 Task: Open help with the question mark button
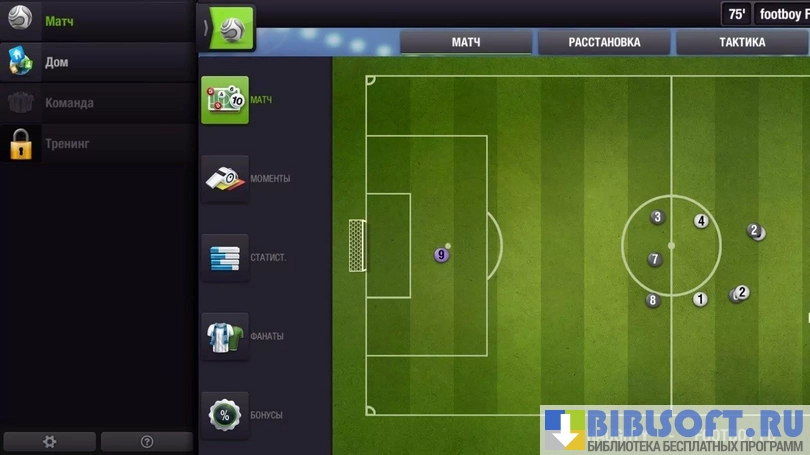click(x=146, y=441)
